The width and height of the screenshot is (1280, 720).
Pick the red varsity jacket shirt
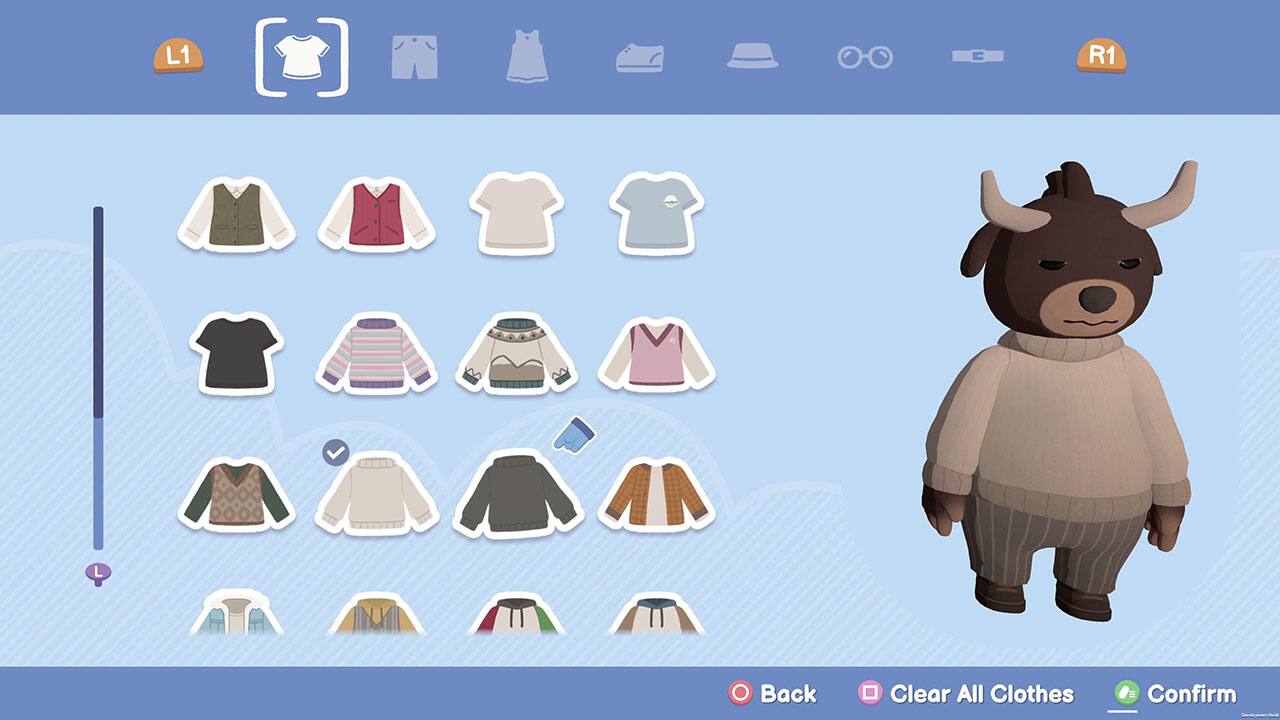pyautogui.click(x=377, y=215)
